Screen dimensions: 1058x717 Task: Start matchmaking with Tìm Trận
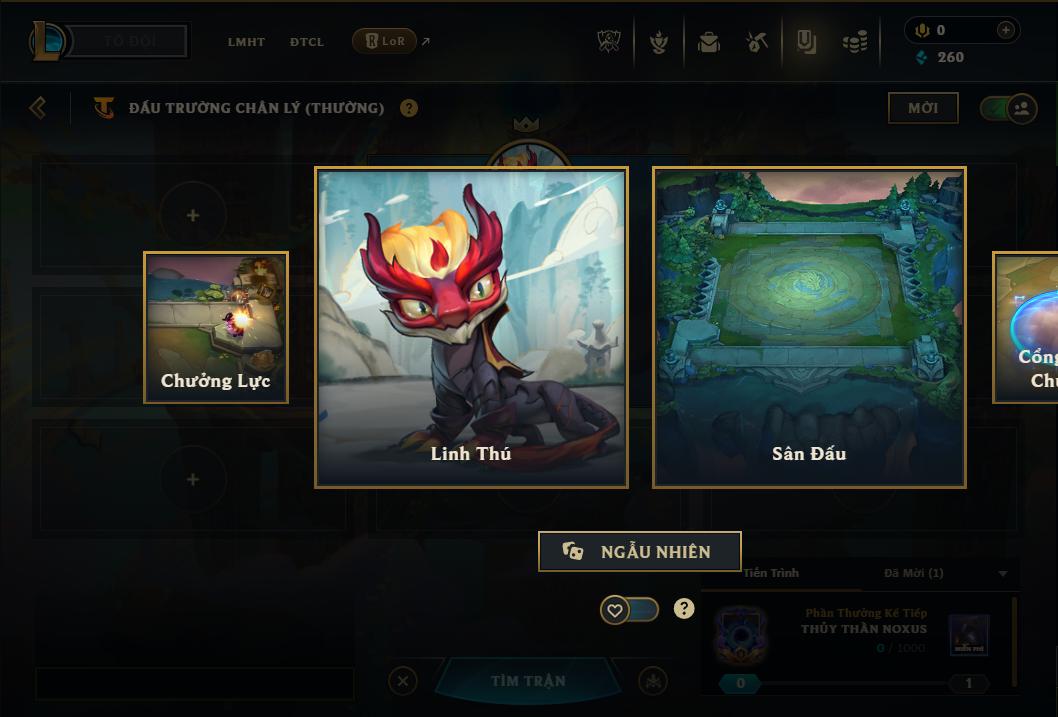coord(528,681)
